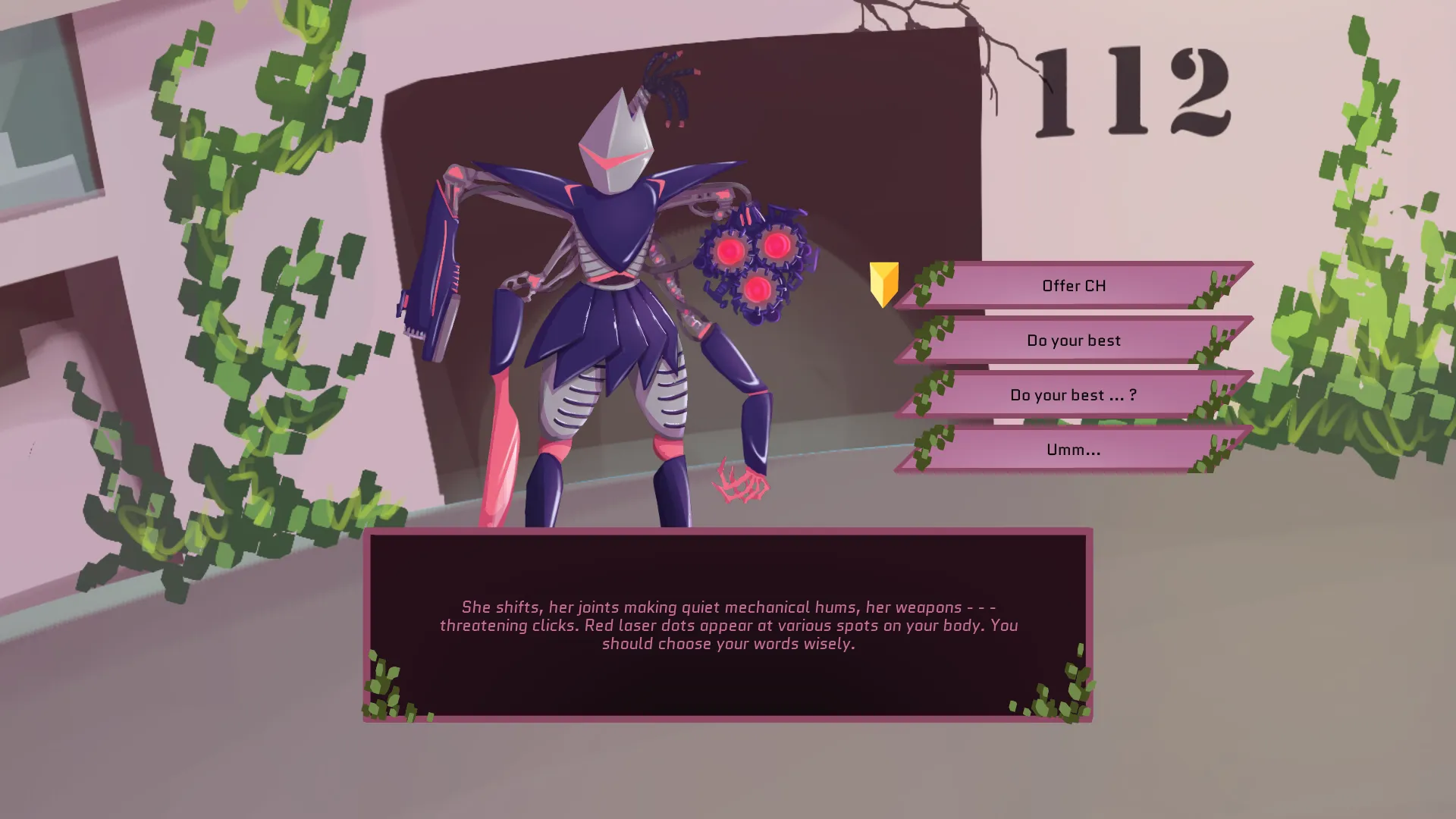The width and height of the screenshot is (1456, 819).
Task: Select the robot's triple gatling weapon cluster
Action: pos(755,262)
